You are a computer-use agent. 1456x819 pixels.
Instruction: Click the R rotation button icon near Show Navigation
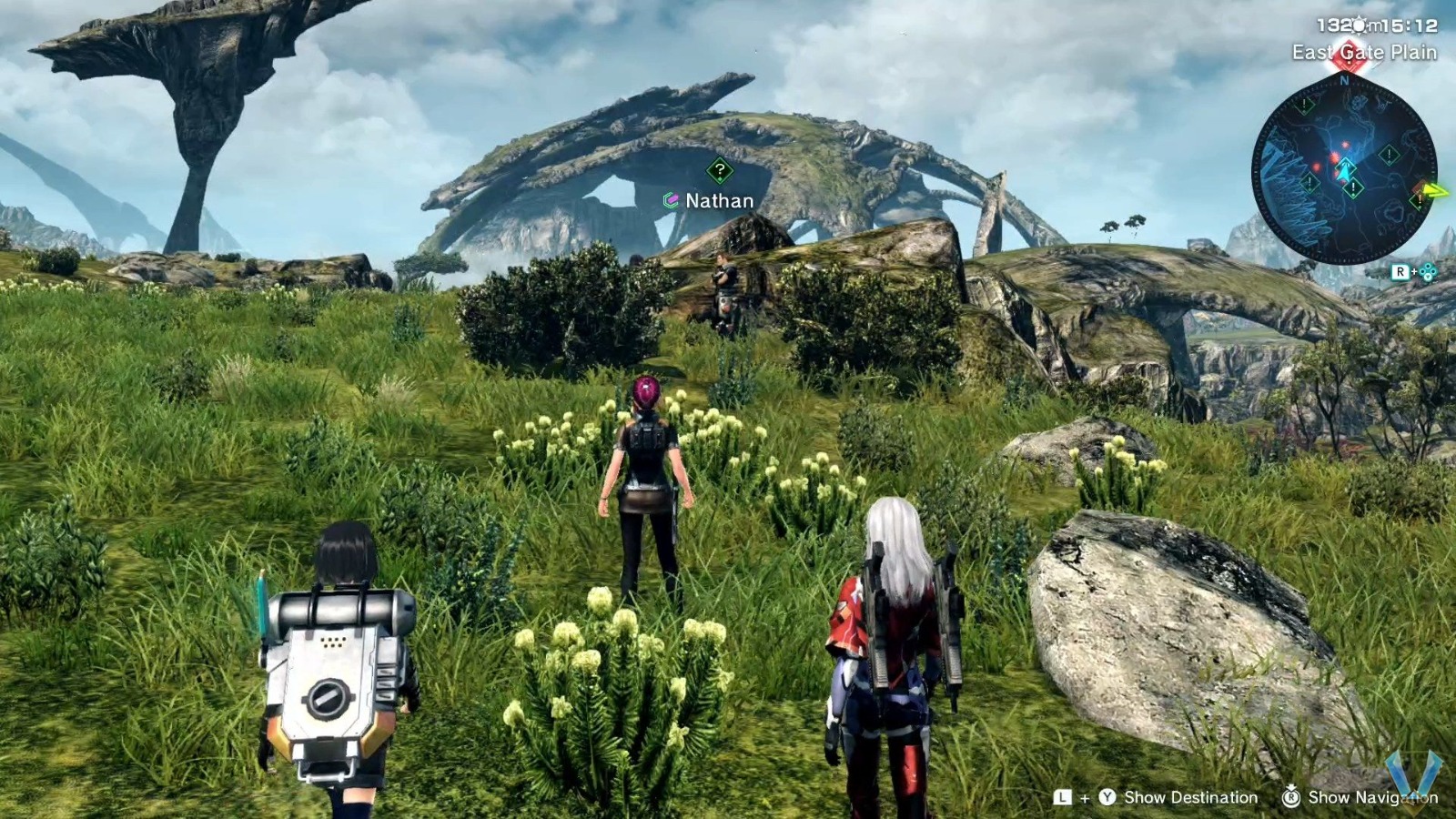click(1290, 797)
